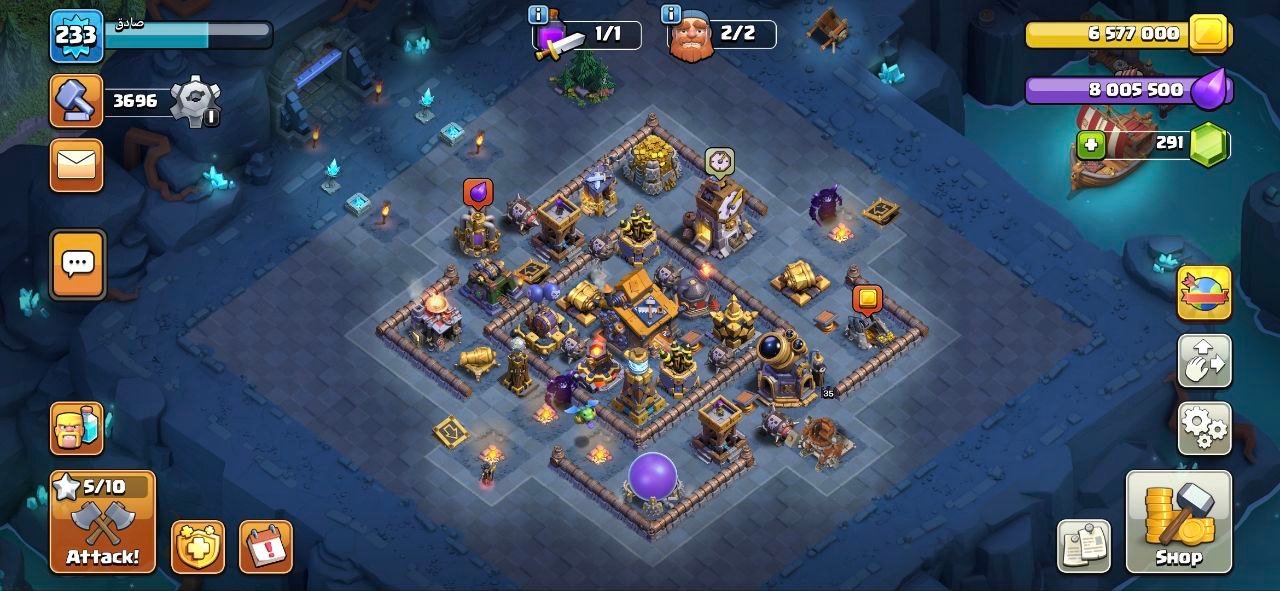Show info for the Battle Machine 1/1
The height and width of the screenshot is (591, 1280).
pyautogui.click(x=538, y=14)
